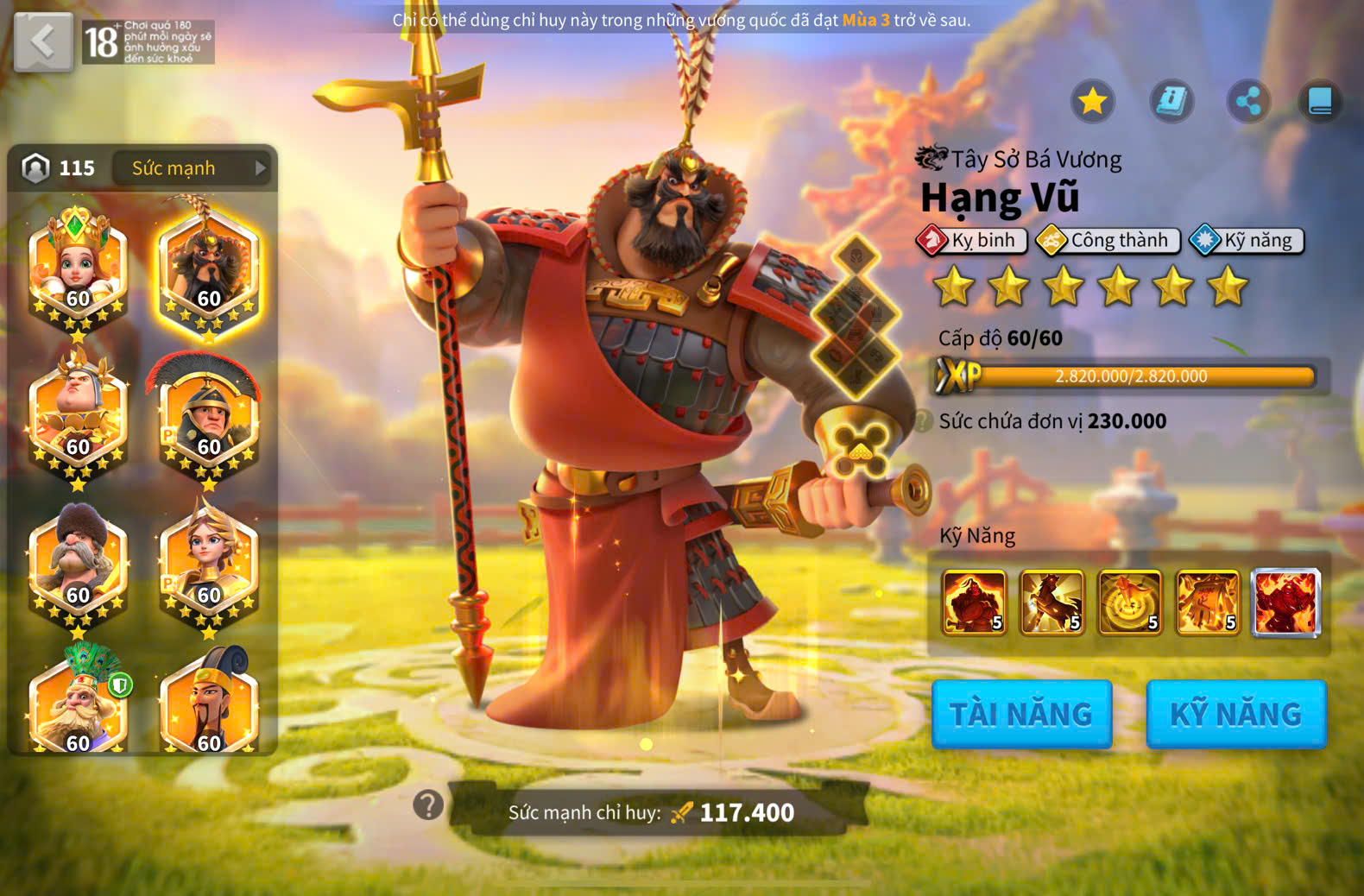The height and width of the screenshot is (896, 1364).
Task: Open the KỸ NĂNG skills screen
Action: [x=1235, y=714]
